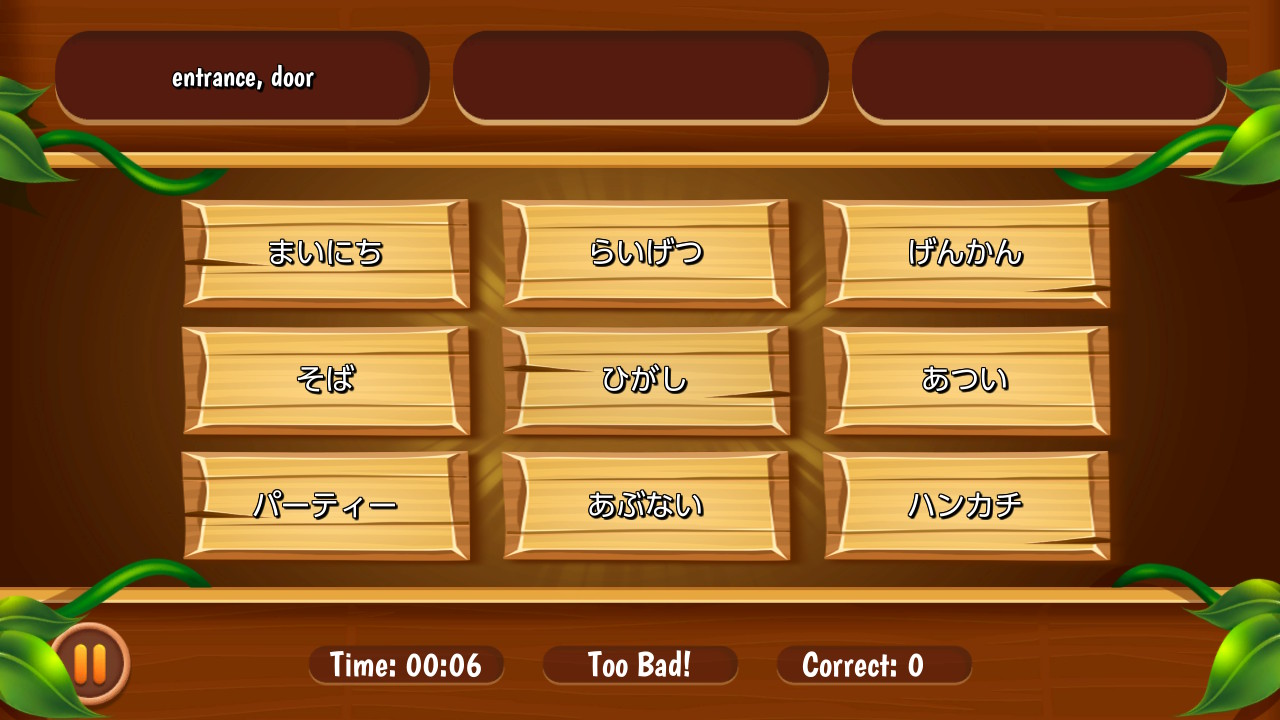The width and height of the screenshot is (1280, 720).
Task: Select the あつい wooden tile
Action: pyautogui.click(x=965, y=379)
